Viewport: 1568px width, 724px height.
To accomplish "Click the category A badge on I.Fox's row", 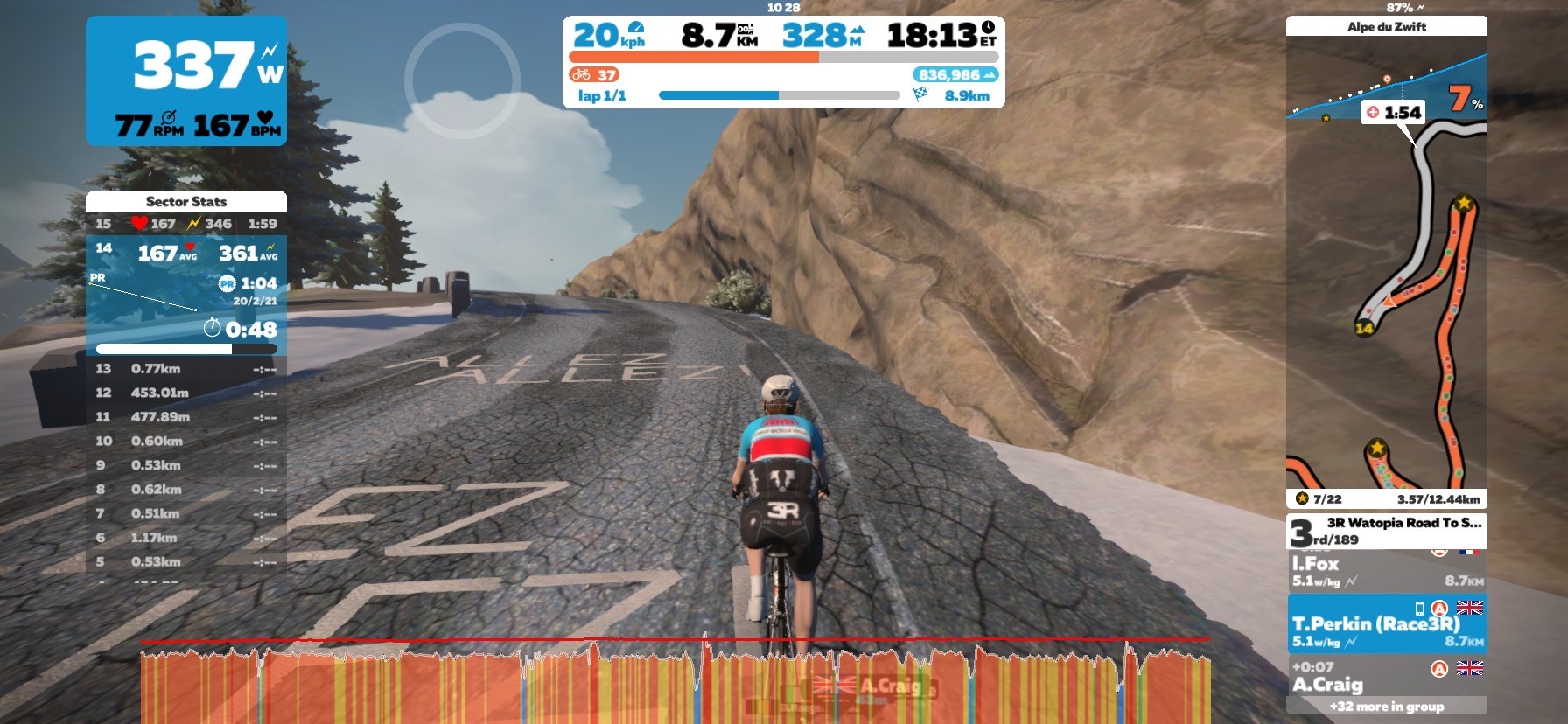I will [1439, 552].
